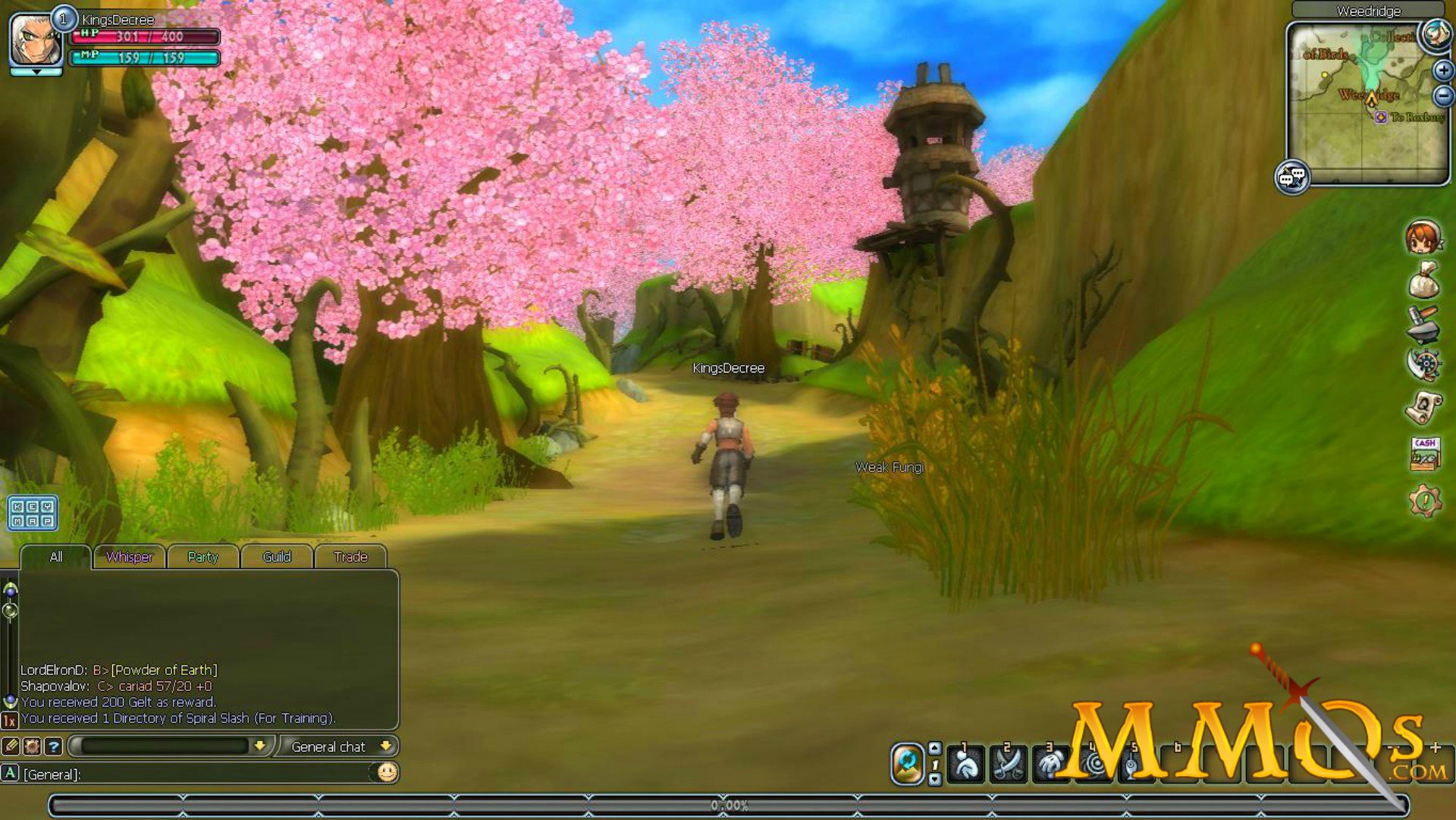Open the inventory bag icon

[x=1424, y=284]
